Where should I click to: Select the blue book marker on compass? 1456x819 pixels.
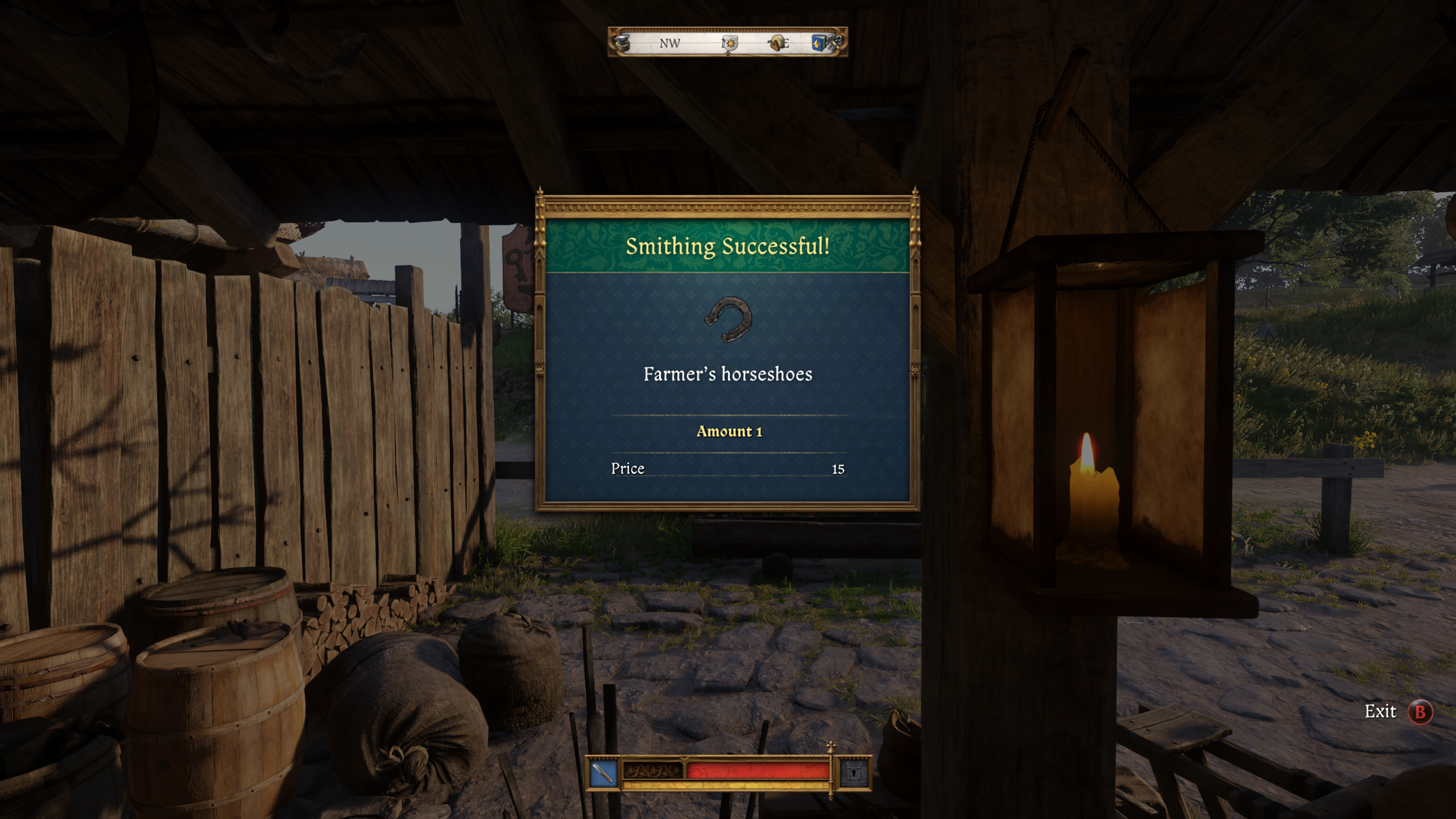point(818,42)
